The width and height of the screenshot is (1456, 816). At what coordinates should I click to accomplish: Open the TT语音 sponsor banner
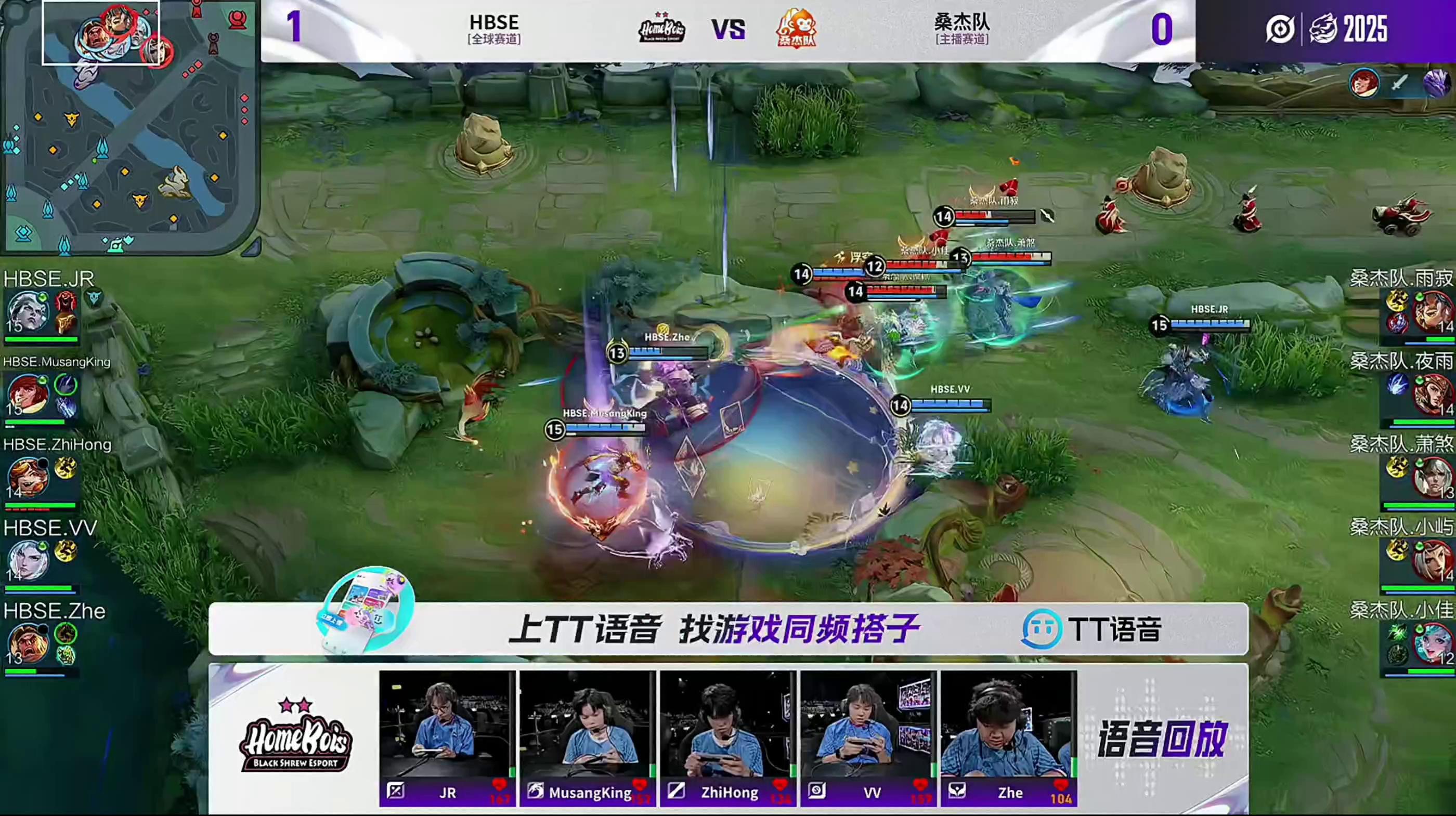pyautogui.click(x=728, y=629)
